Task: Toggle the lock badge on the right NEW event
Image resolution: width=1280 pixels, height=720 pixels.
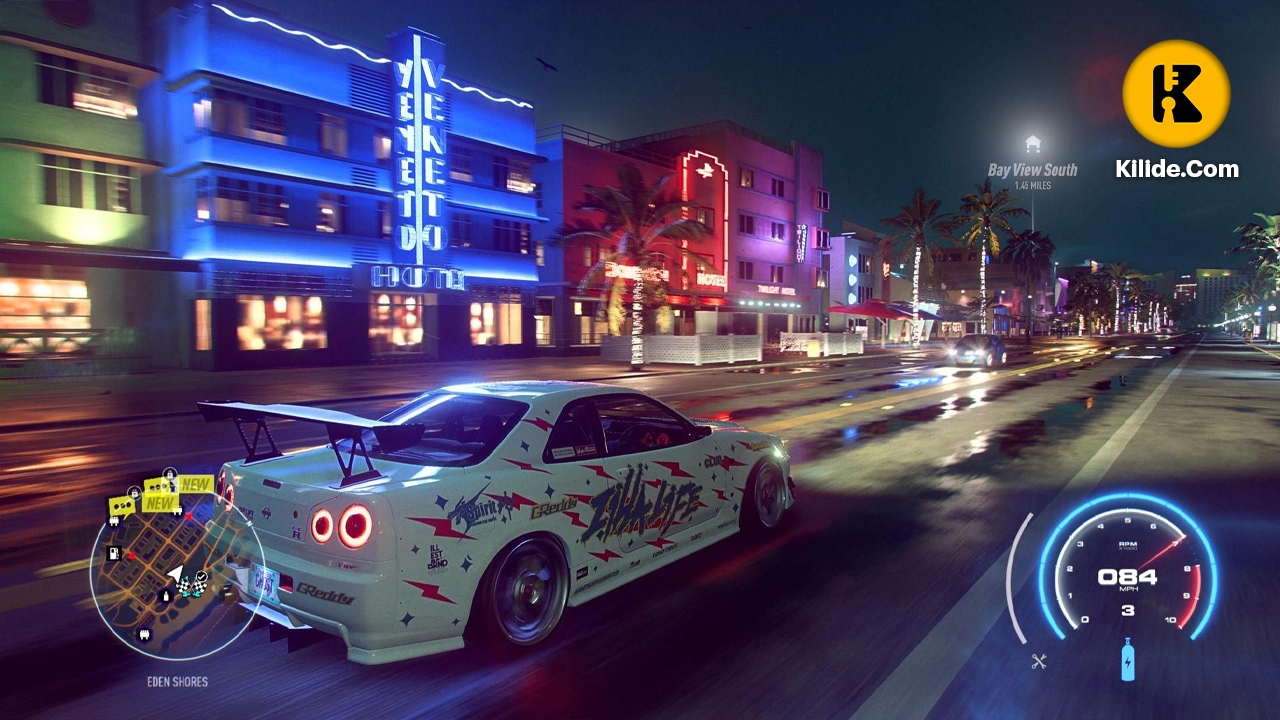Action: [x=170, y=472]
